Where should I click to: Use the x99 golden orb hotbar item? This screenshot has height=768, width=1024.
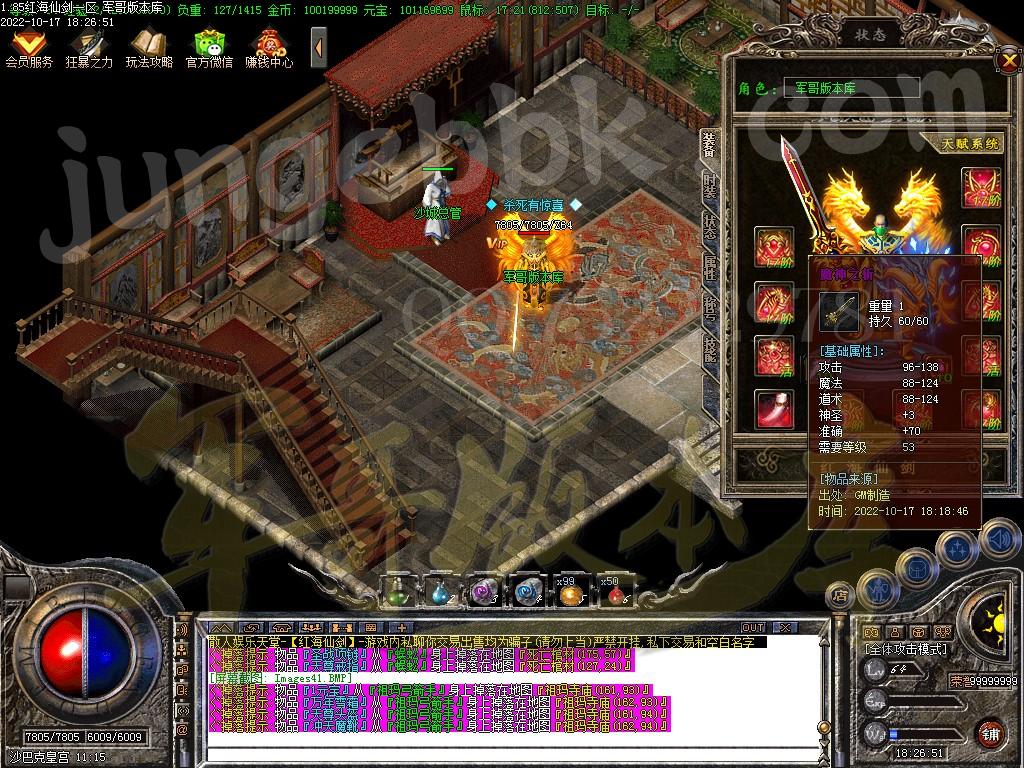571,592
